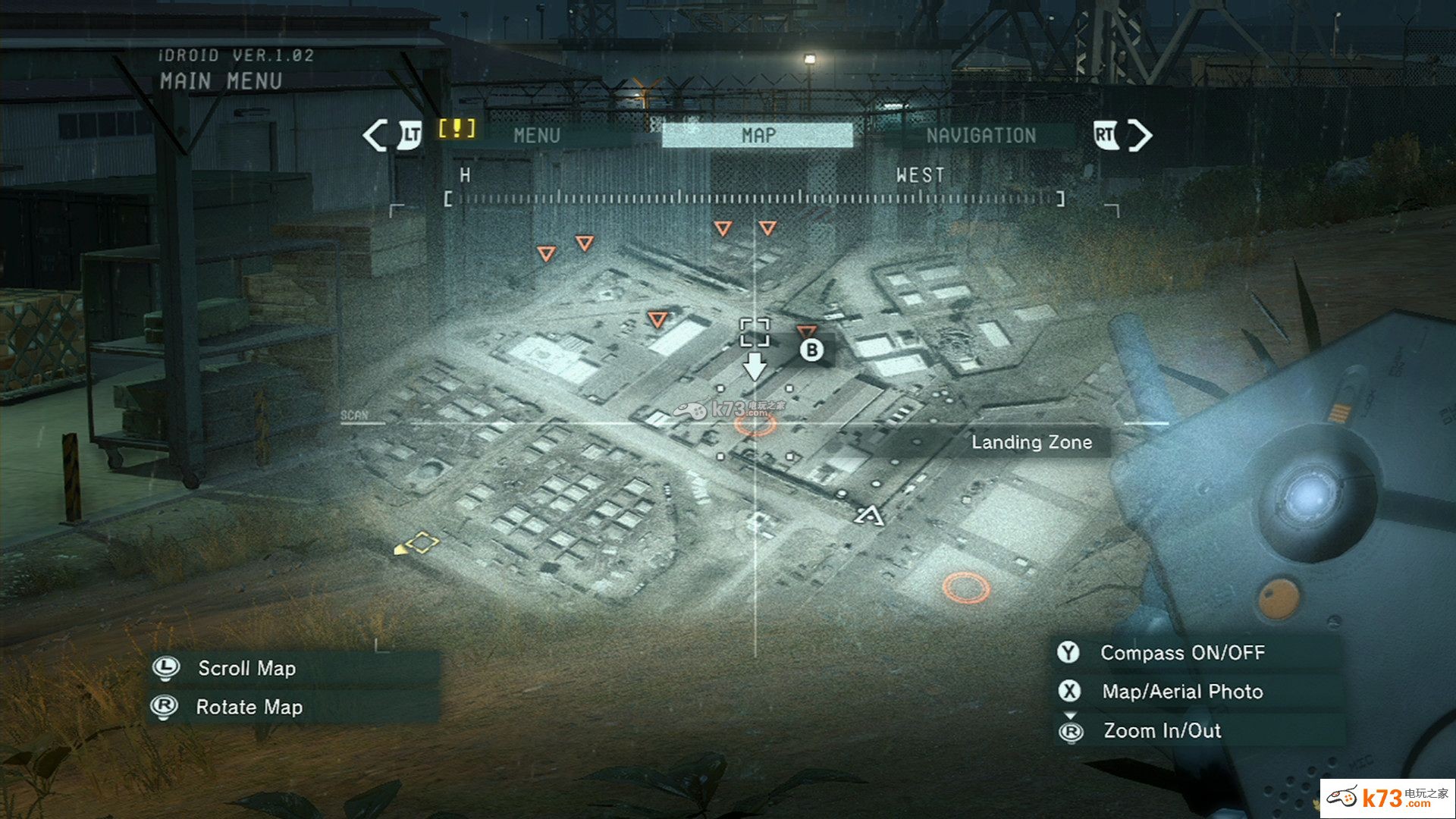Click the k73 watermark logo in the corner

[x=1387, y=798]
